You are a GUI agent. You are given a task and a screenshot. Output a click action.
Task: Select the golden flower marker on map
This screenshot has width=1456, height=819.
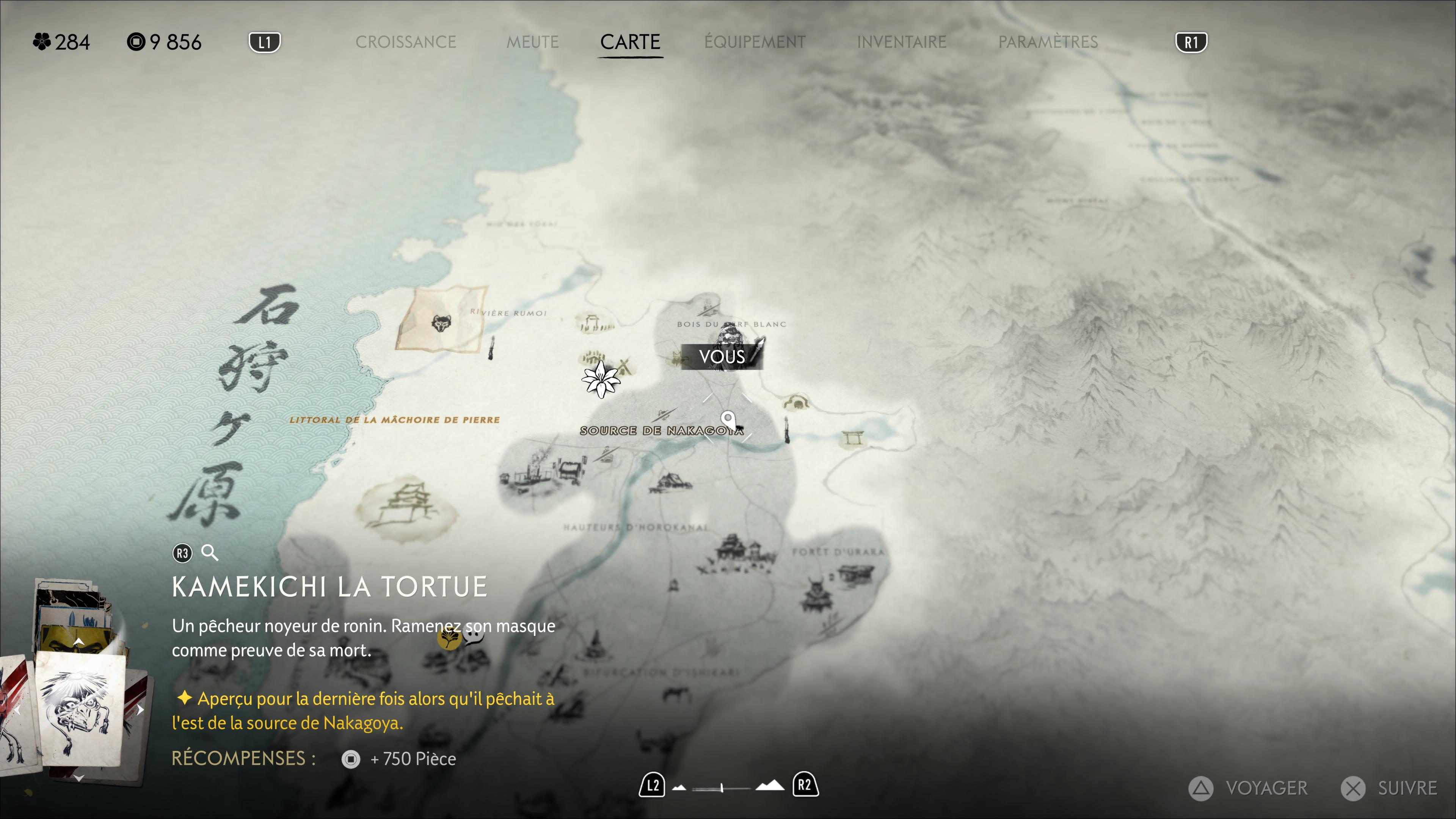[x=449, y=639]
